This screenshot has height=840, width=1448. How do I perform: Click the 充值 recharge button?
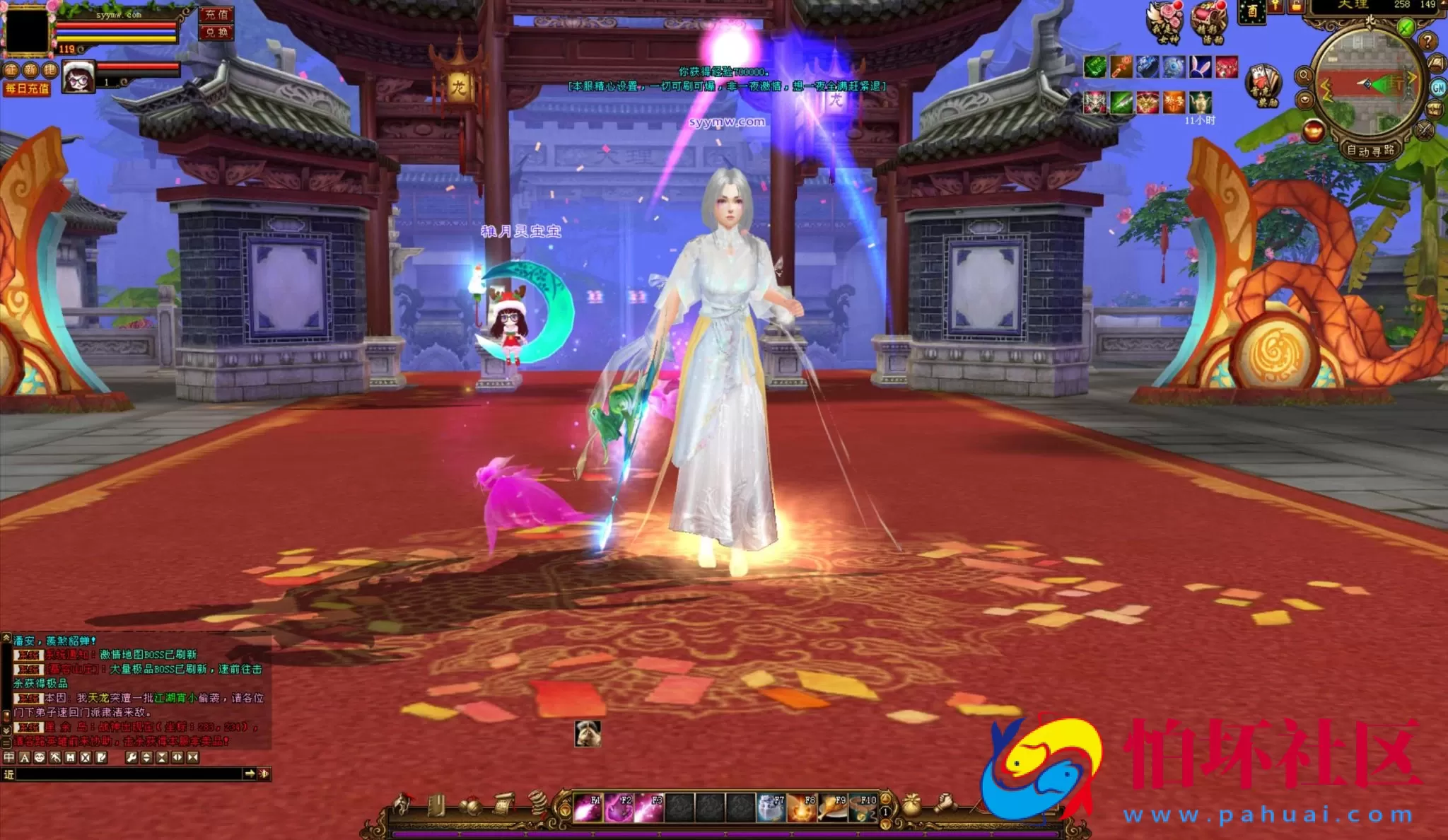tap(216, 14)
